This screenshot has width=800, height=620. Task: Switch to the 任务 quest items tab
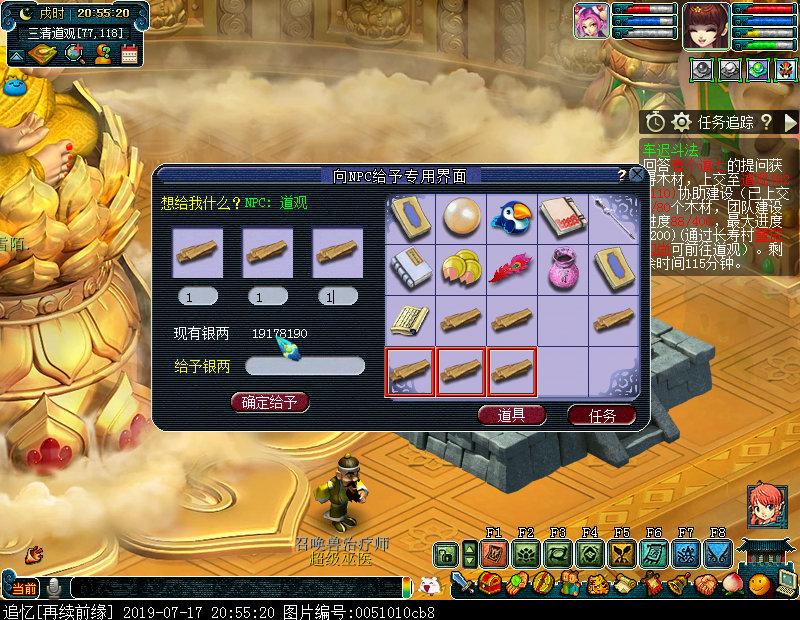tap(601, 415)
